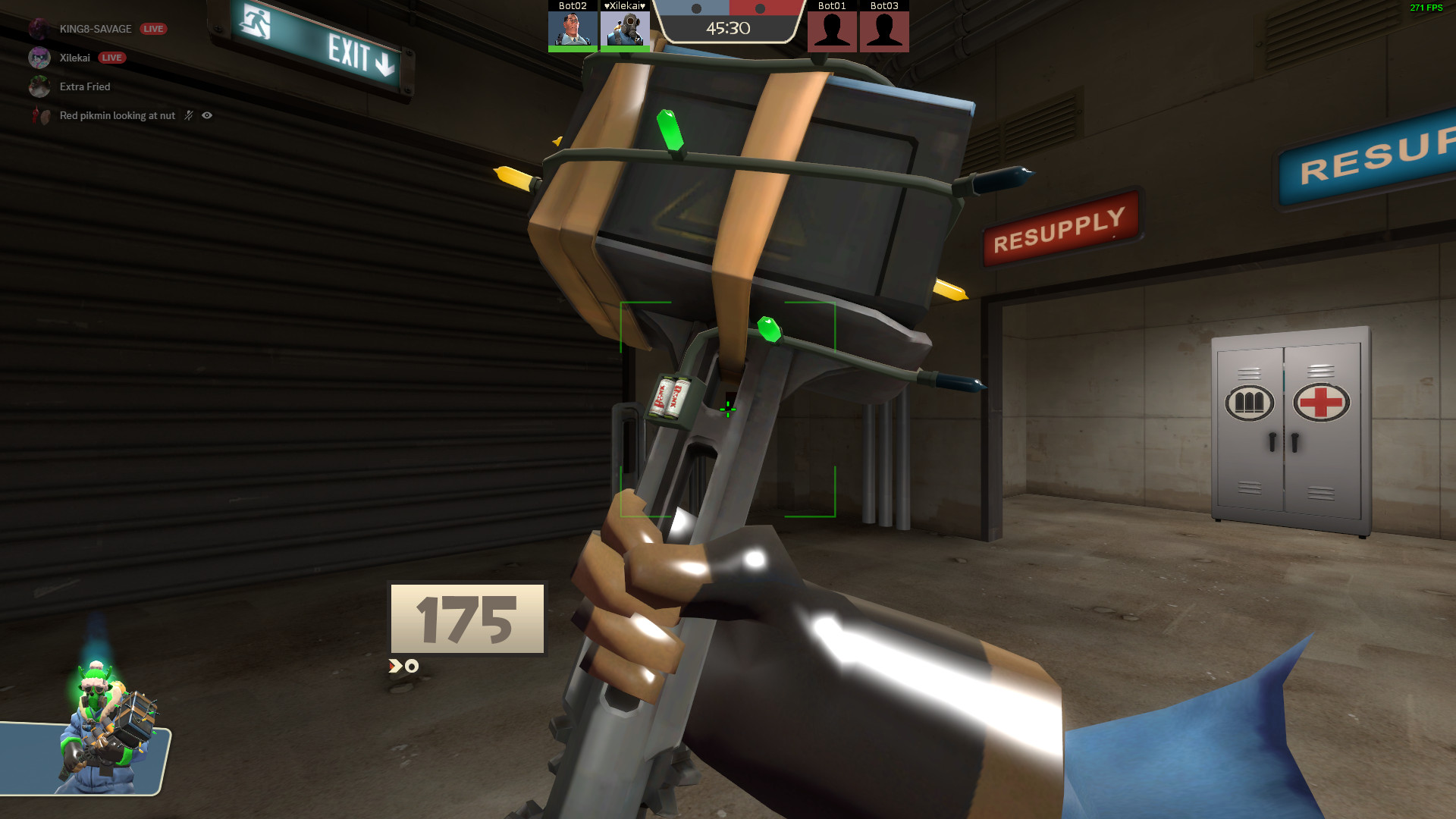Click the RED team score dot
The height and width of the screenshot is (819, 1456).
click(761, 8)
